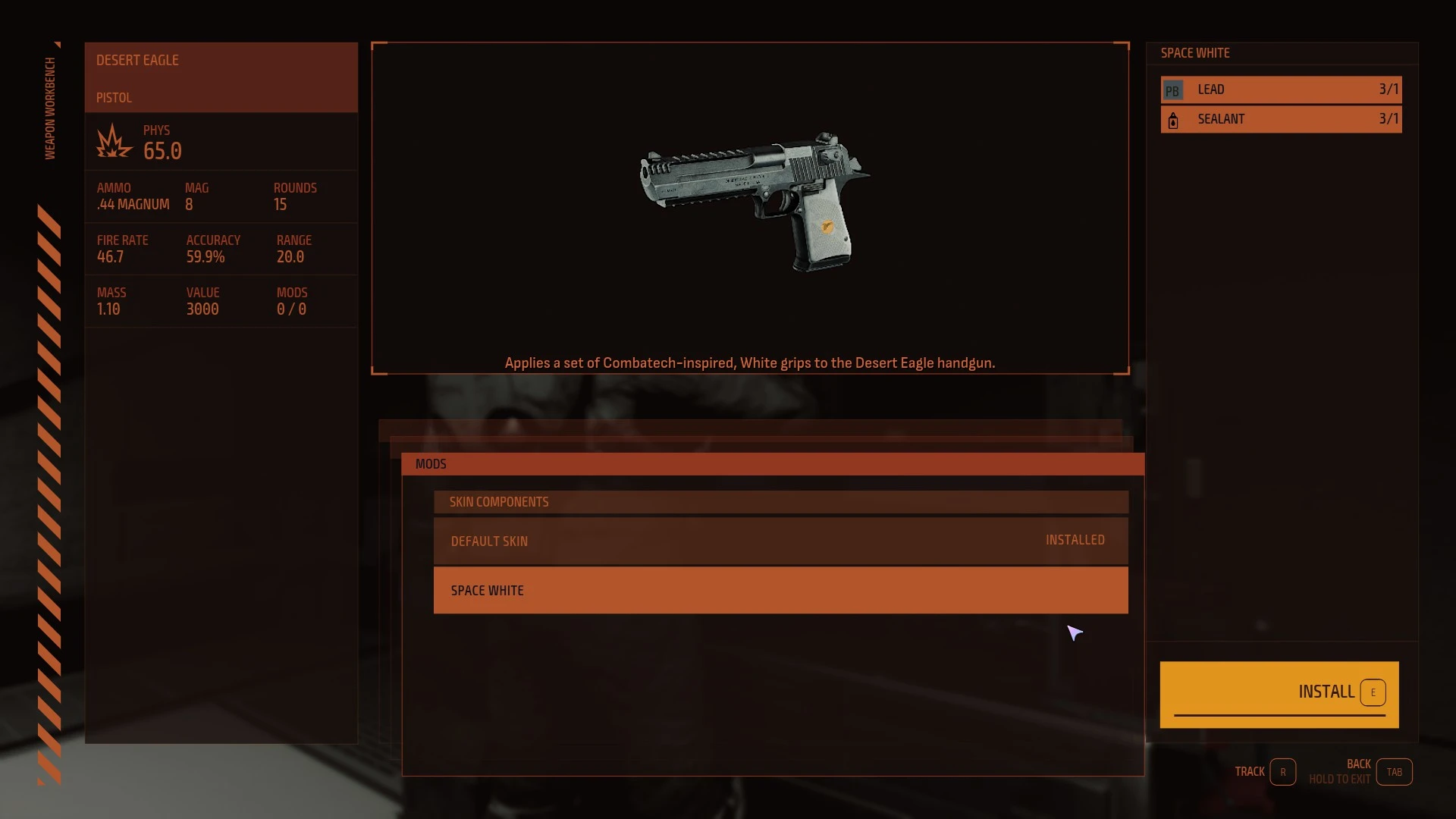This screenshot has width=1456, height=819.
Task: Select the Sealant material requirement
Action: (1280, 119)
